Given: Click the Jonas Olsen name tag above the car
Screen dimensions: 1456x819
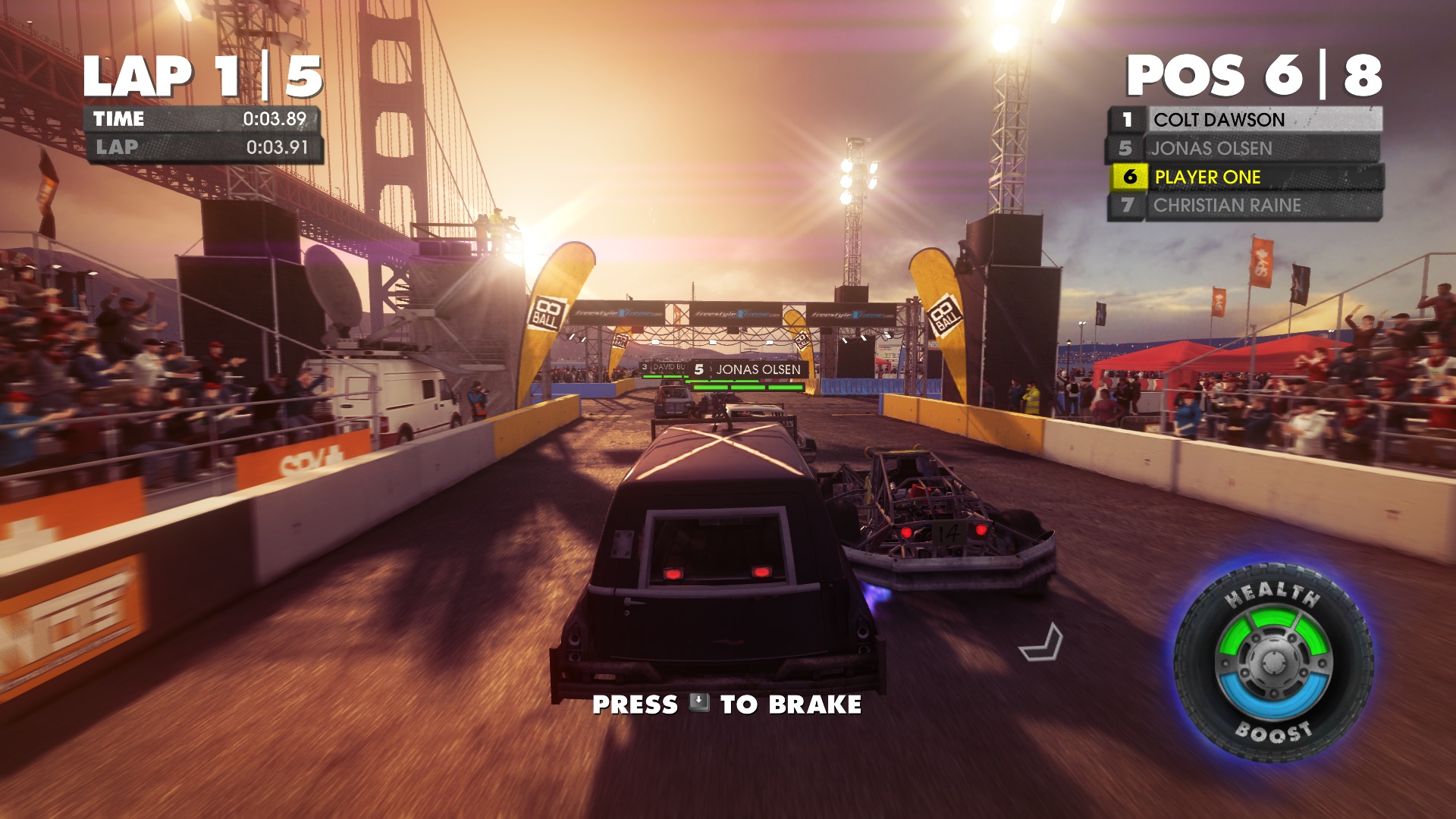Looking at the screenshot, I should point(748,369).
